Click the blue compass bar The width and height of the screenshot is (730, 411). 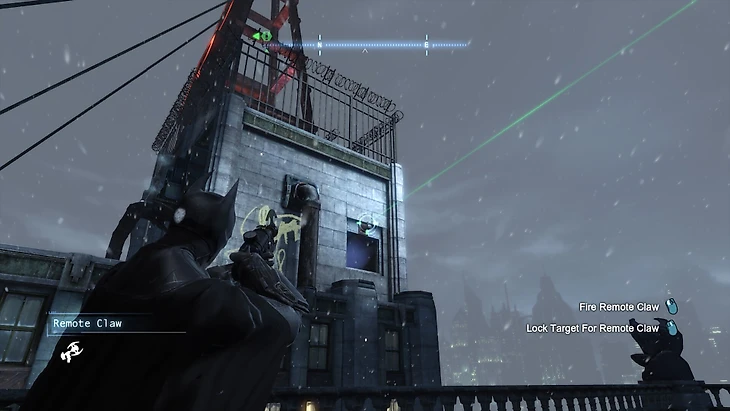[370, 44]
